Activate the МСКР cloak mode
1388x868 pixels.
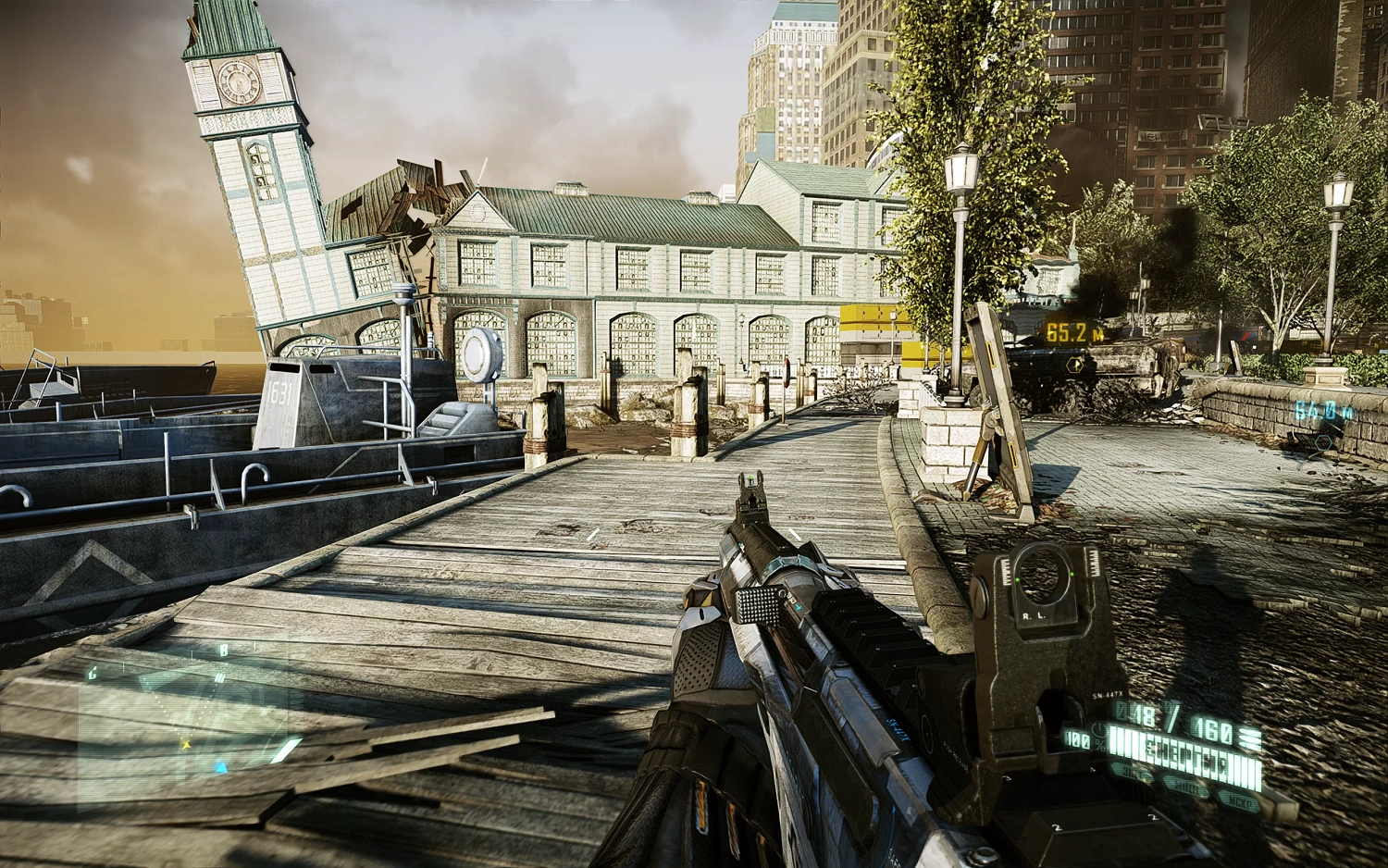pyautogui.click(x=1240, y=801)
